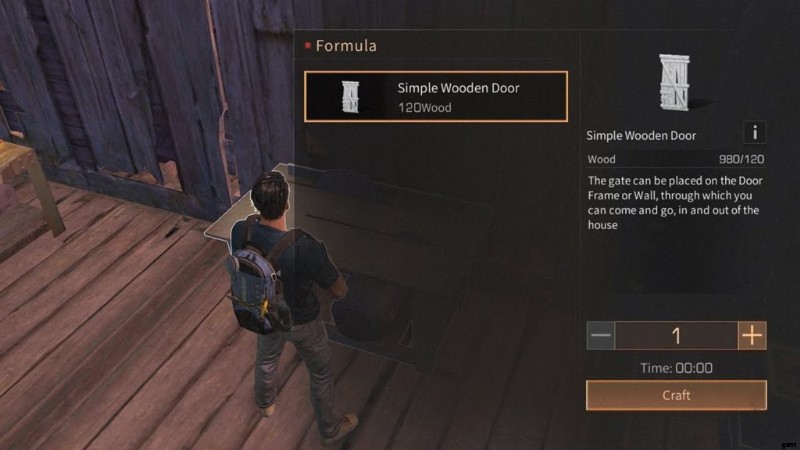Click the craft quantity number field
Screen dimensions: 800x450
676,335
